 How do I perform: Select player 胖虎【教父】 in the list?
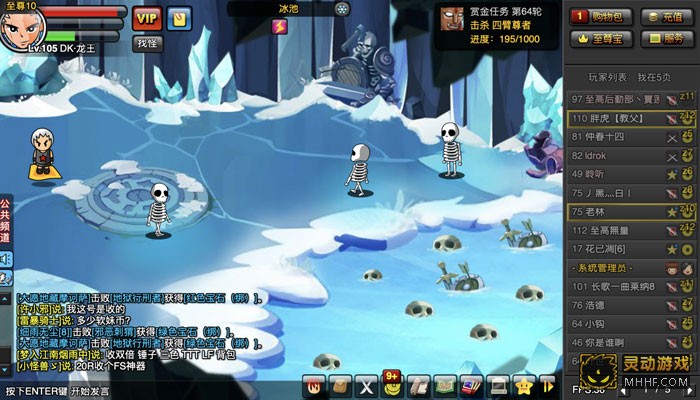[x=612, y=118]
